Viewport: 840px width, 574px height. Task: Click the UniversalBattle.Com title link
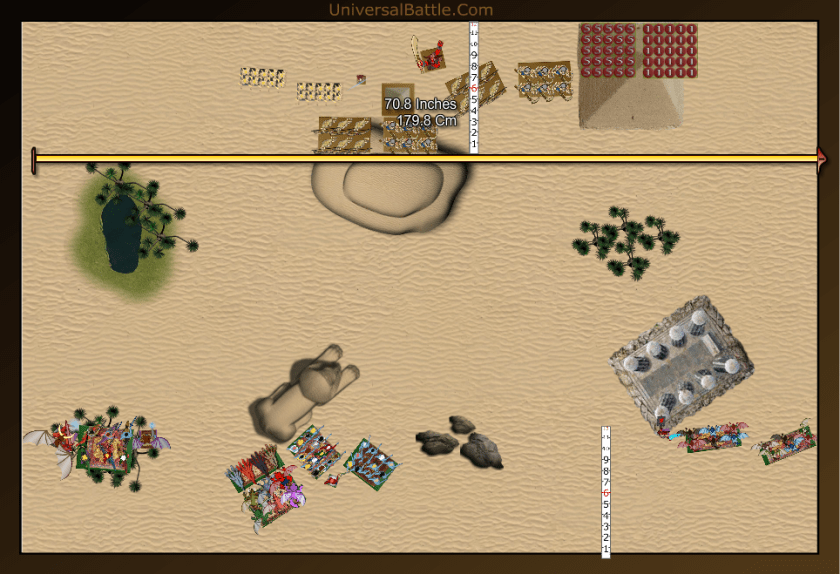(x=411, y=10)
